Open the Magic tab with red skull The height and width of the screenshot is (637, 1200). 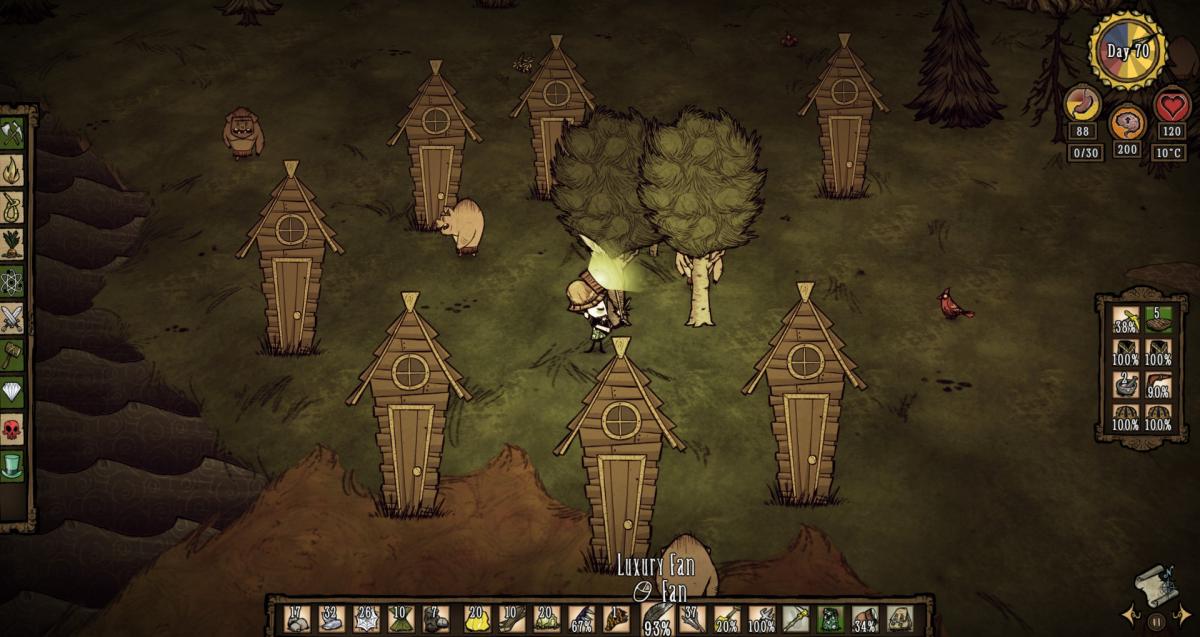tap(12, 430)
